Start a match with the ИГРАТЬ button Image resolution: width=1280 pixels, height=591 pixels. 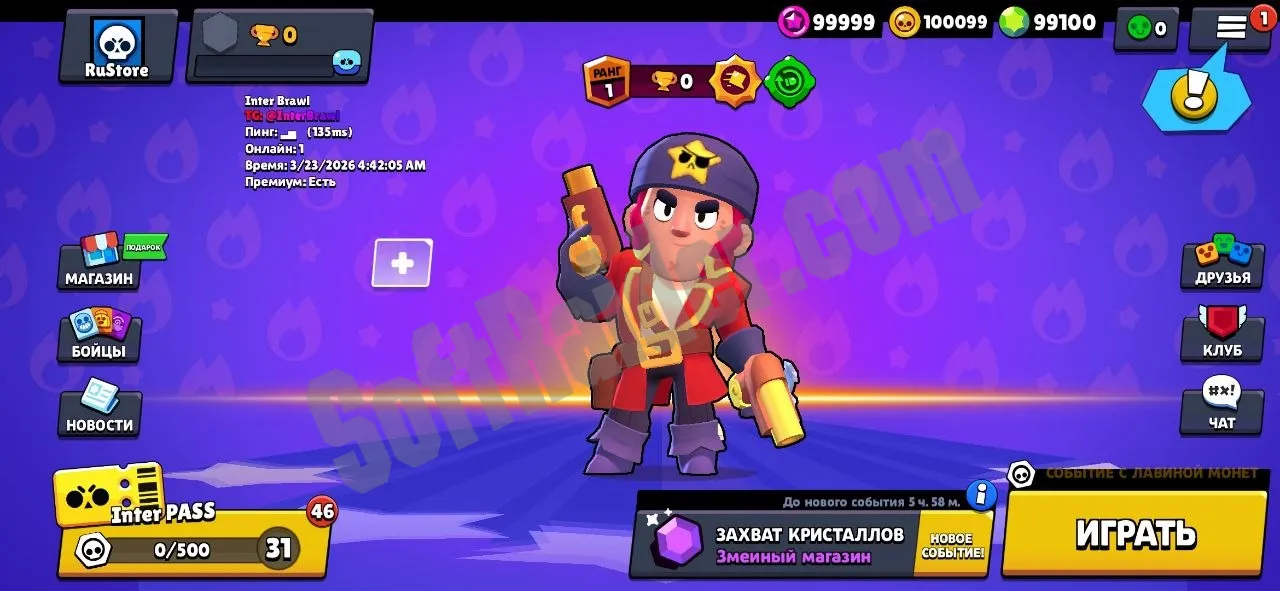click(1135, 533)
